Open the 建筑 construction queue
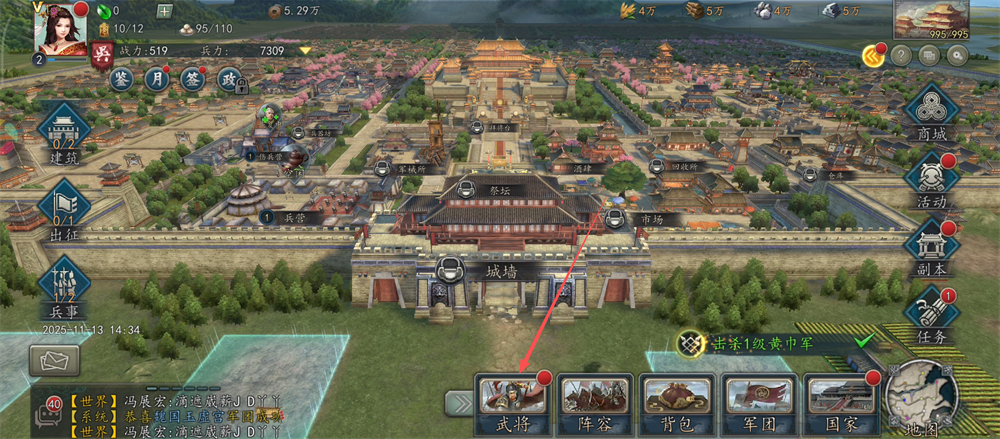This screenshot has width=1000, height=439. click(65, 134)
